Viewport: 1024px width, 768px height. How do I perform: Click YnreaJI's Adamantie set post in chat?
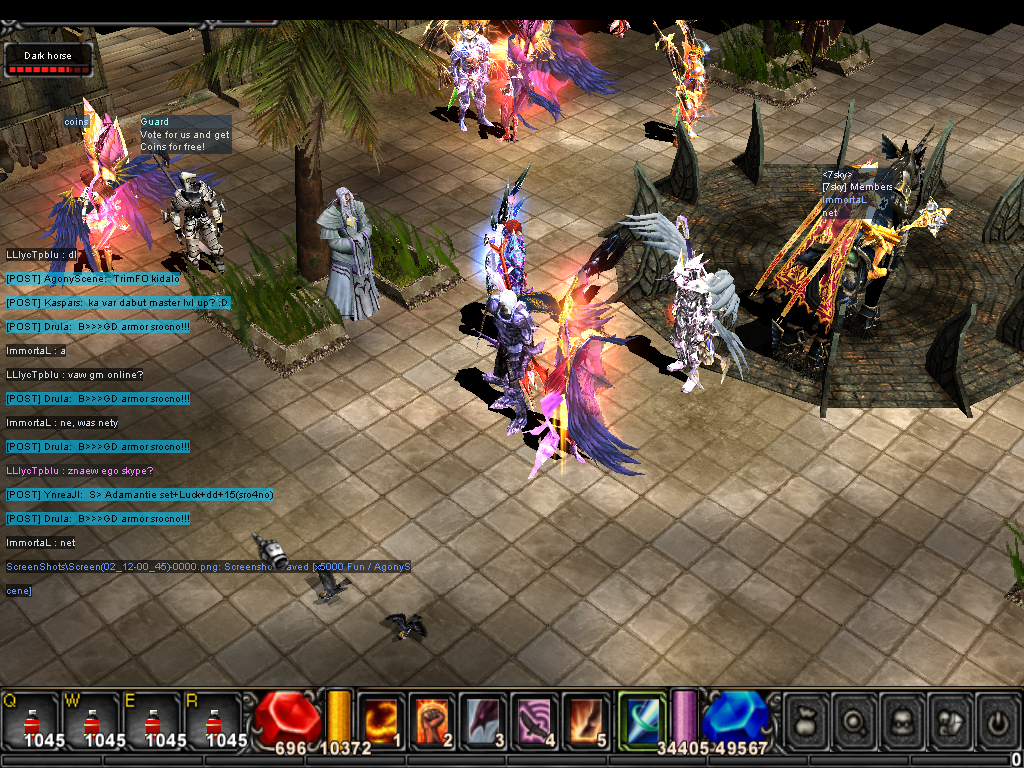tap(140, 494)
